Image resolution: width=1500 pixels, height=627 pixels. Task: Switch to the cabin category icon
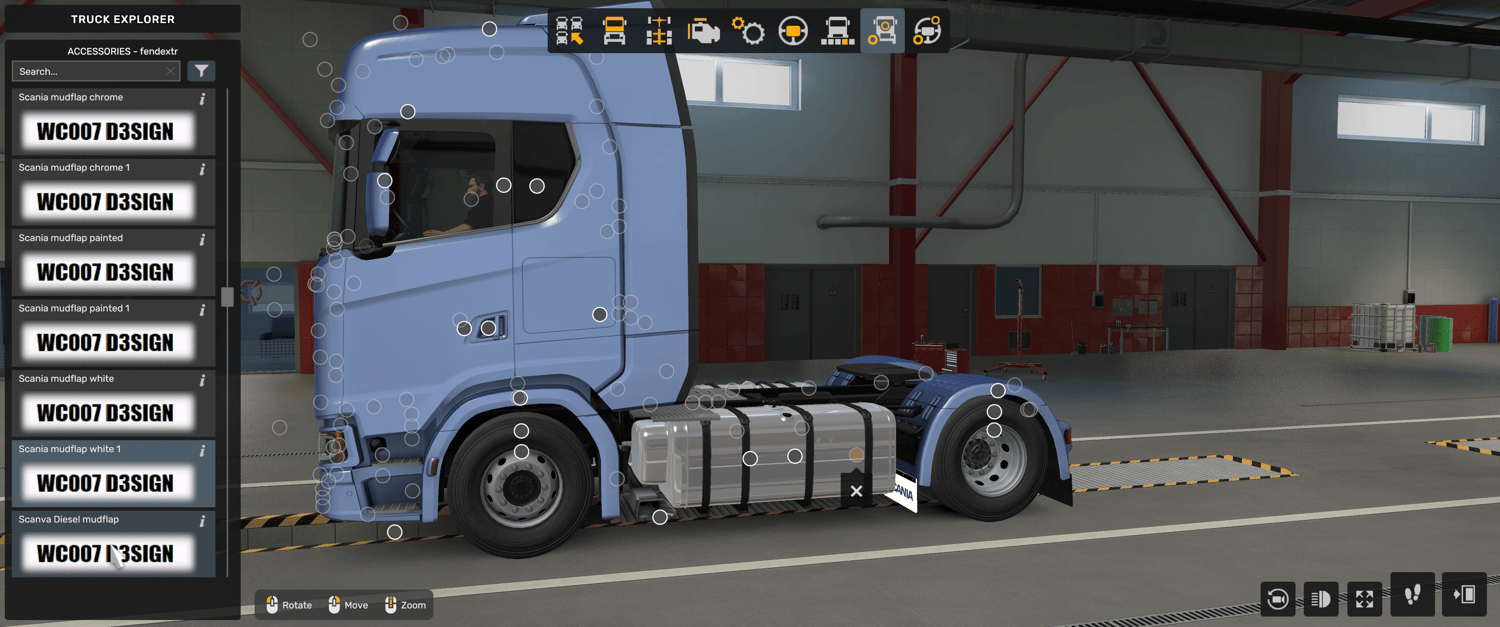coord(615,31)
